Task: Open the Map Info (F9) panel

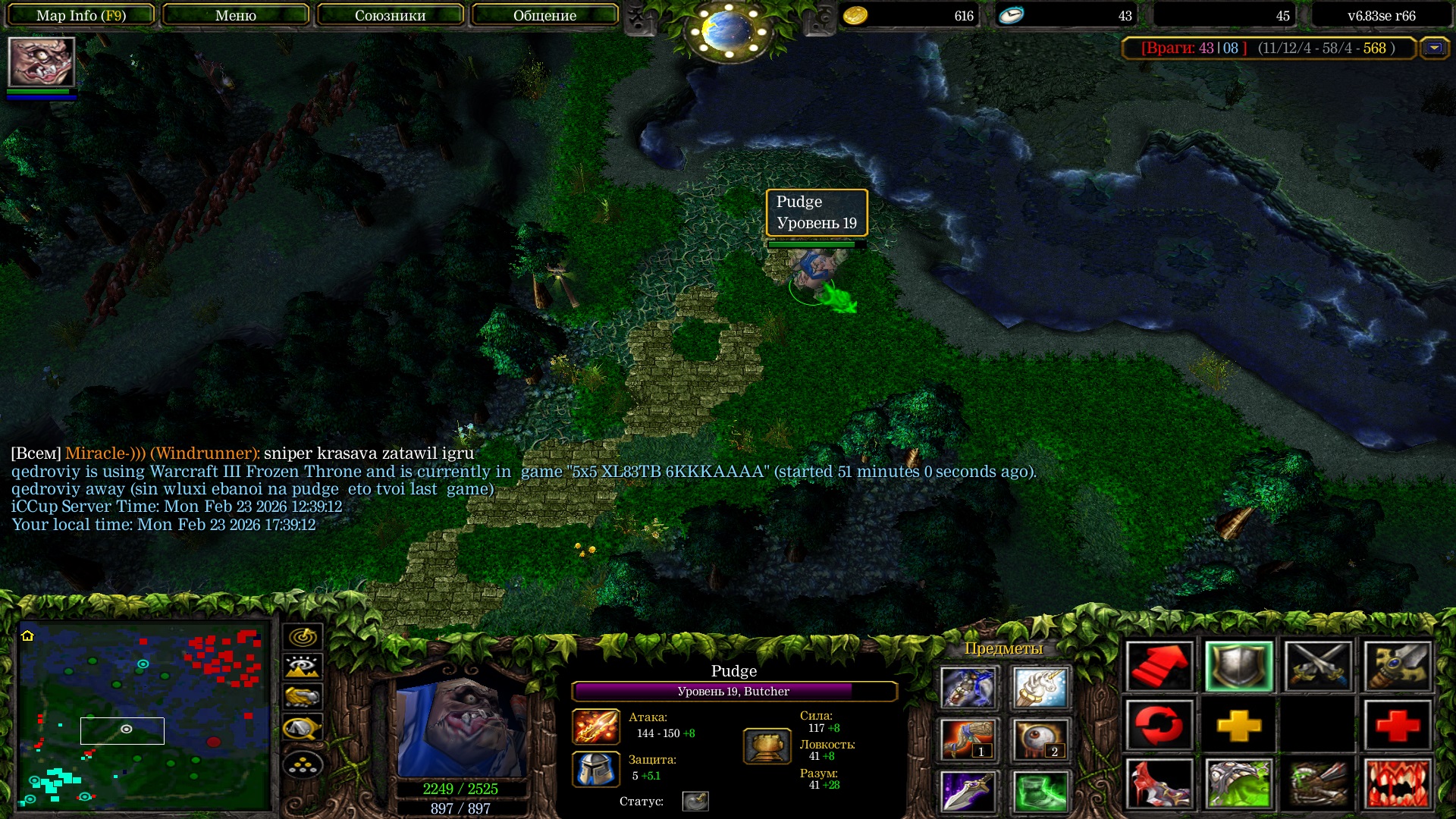Action: click(81, 15)
